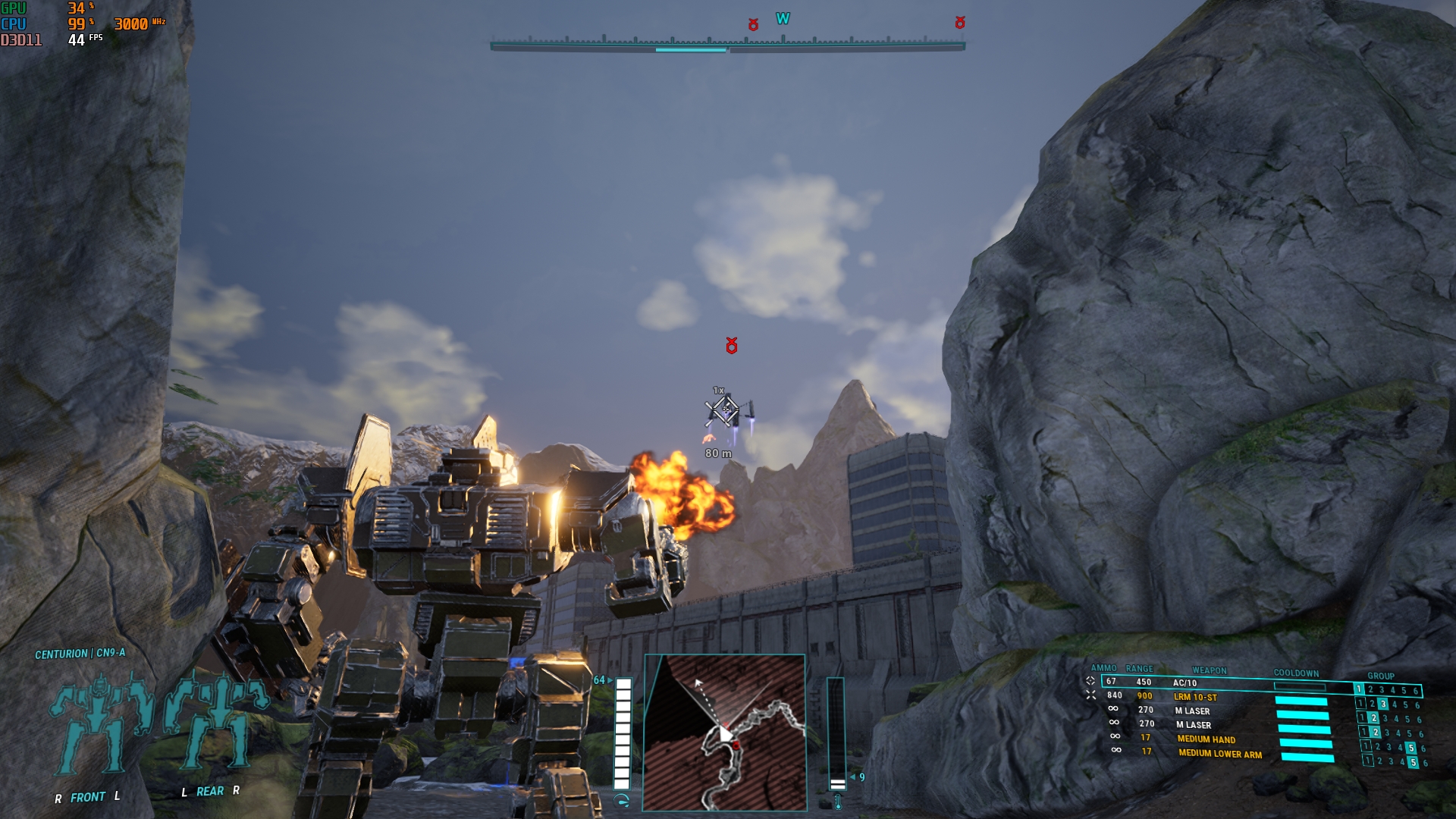Click the targeted enemy marker above crosshair
Image resolution: width=1456 pixels, height=819 pixels.
click(732, 346)
